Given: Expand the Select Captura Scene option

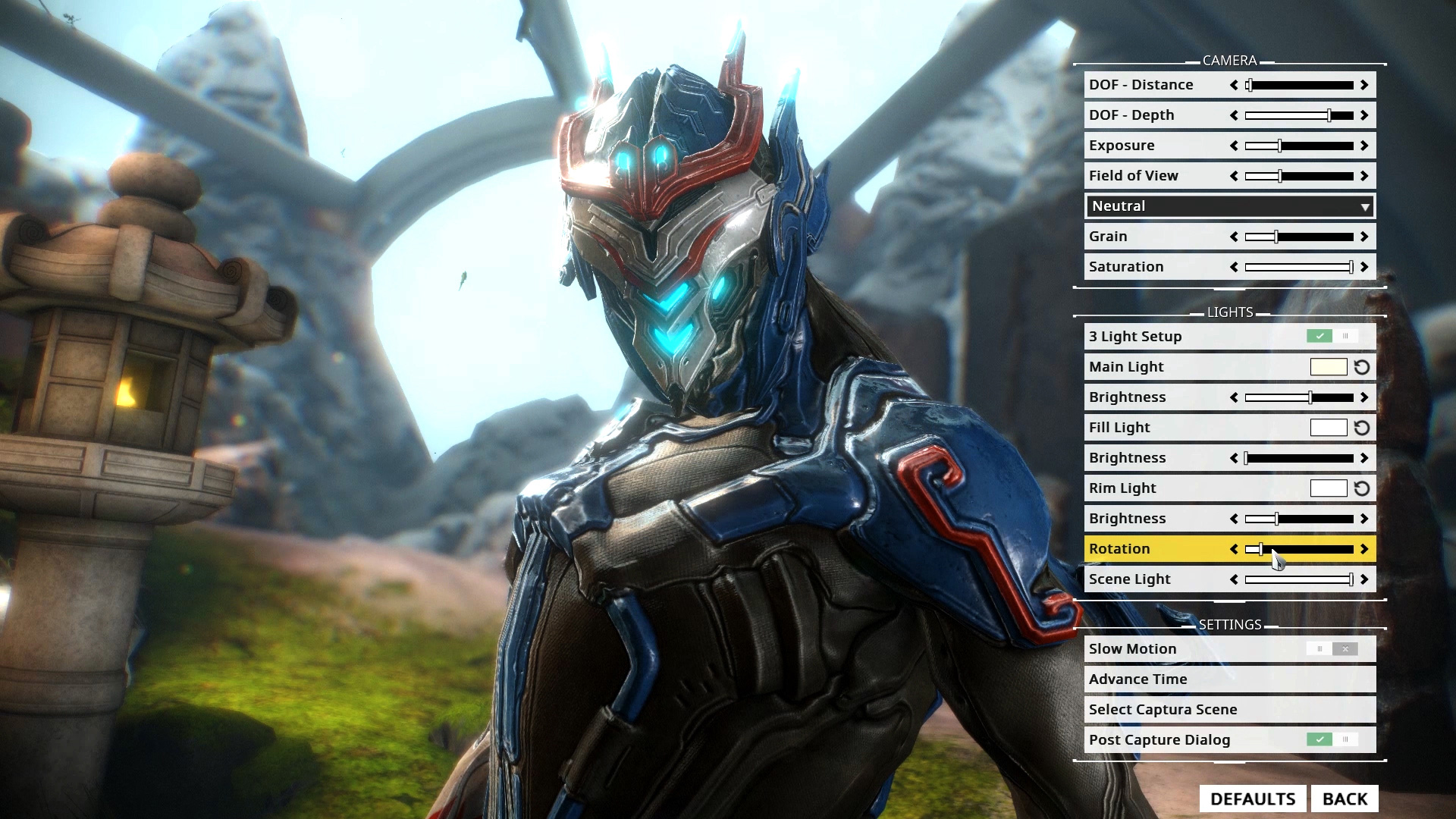Looking at the screenshot, I should 1228,709.
